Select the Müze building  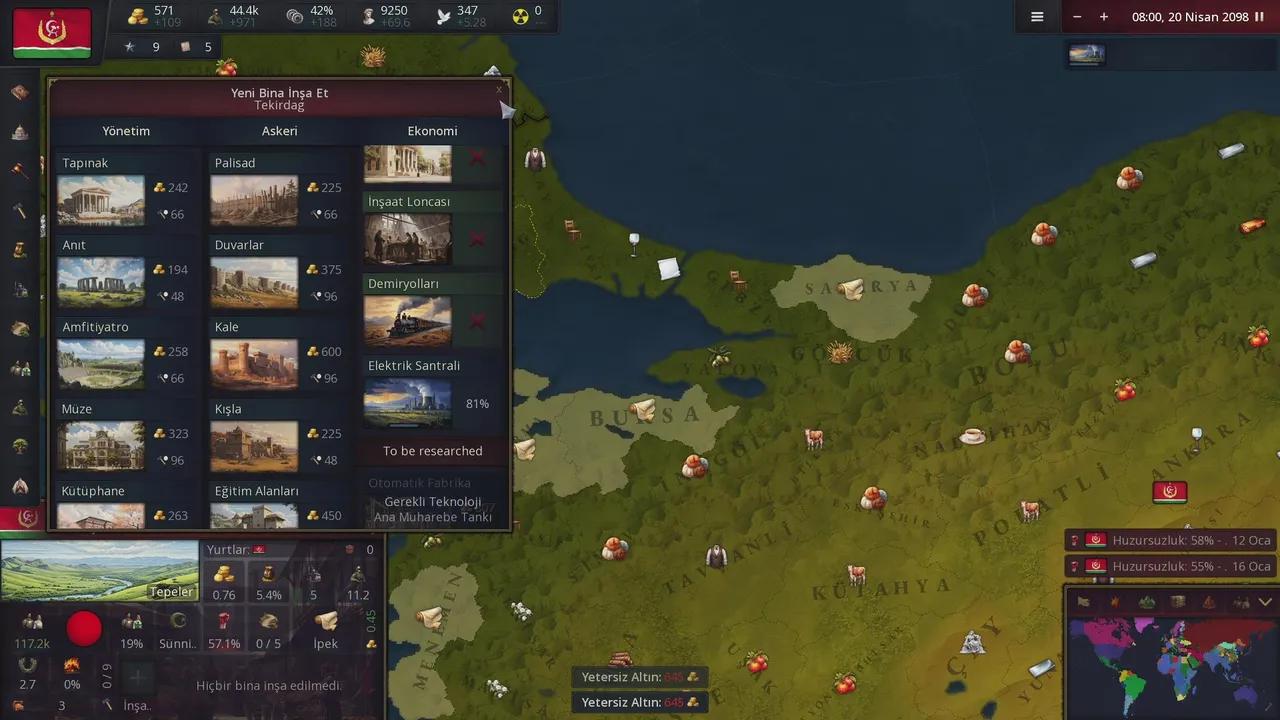[x=101, y=446]
